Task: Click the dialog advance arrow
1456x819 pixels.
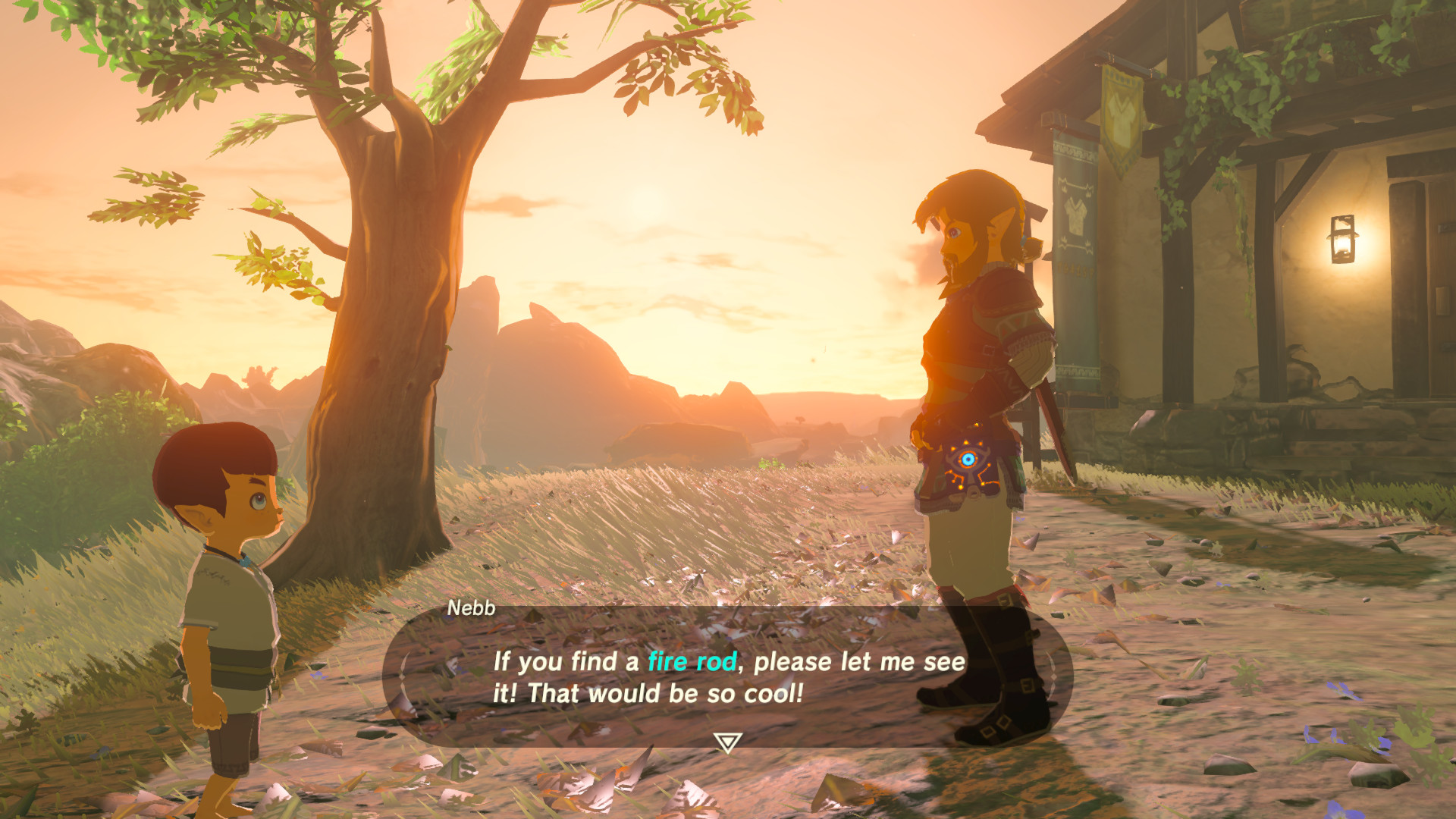Action: tap(726, 739)
